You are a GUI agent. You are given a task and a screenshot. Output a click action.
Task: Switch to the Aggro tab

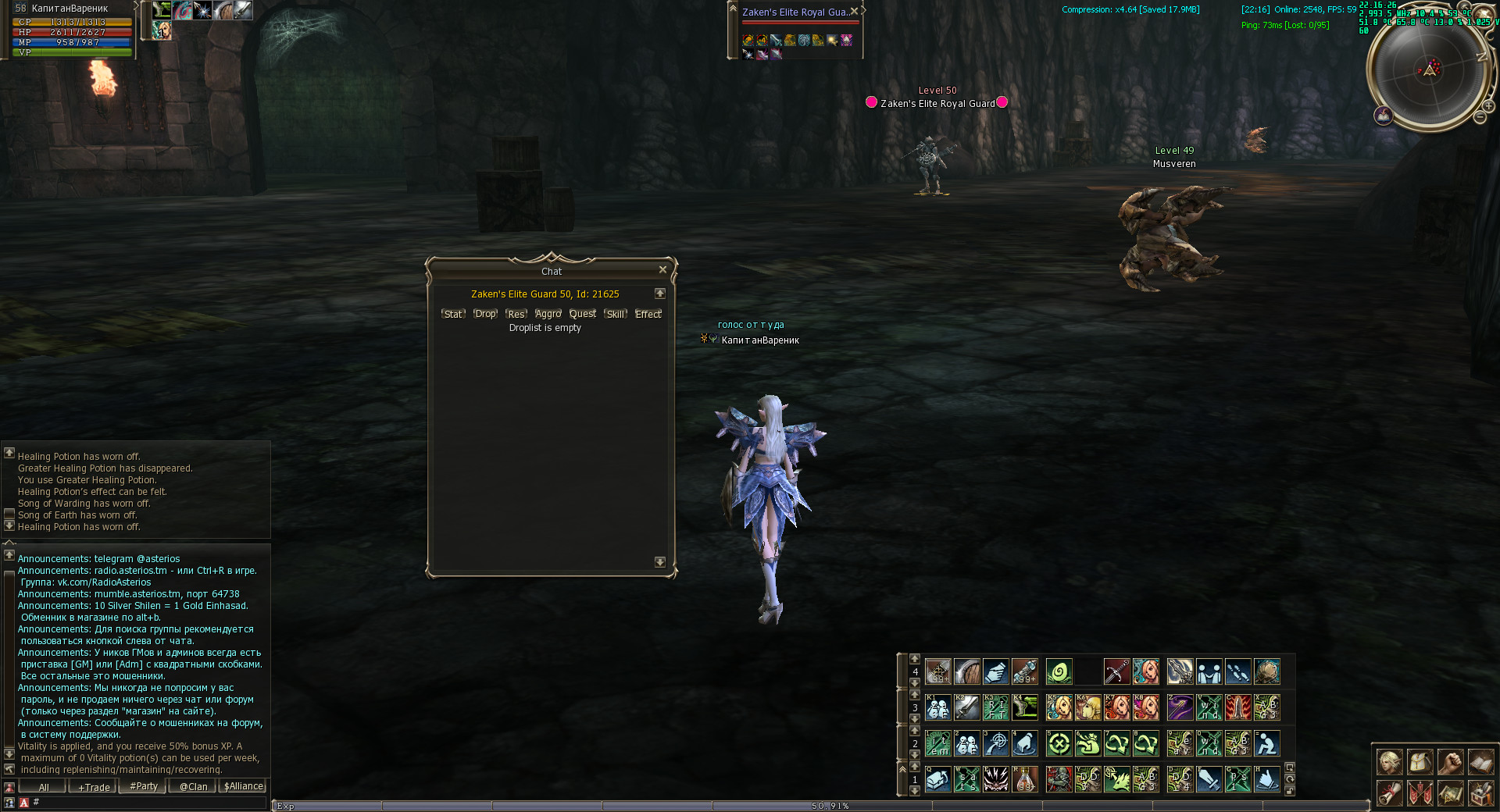pos(548,314)
